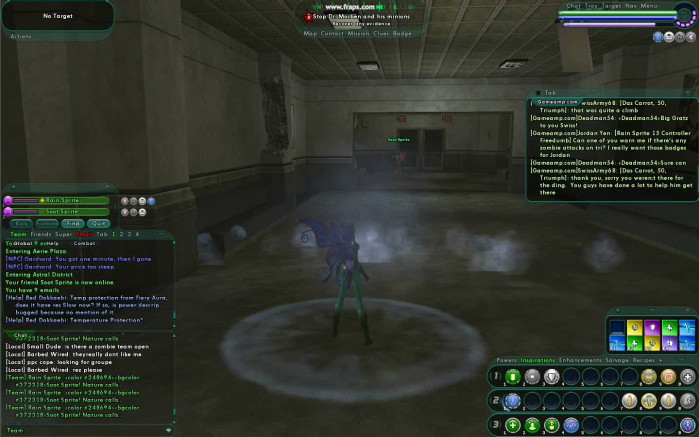Open the top-right Menu option
This screenshot has width=699, height=437.
(649, 6)
